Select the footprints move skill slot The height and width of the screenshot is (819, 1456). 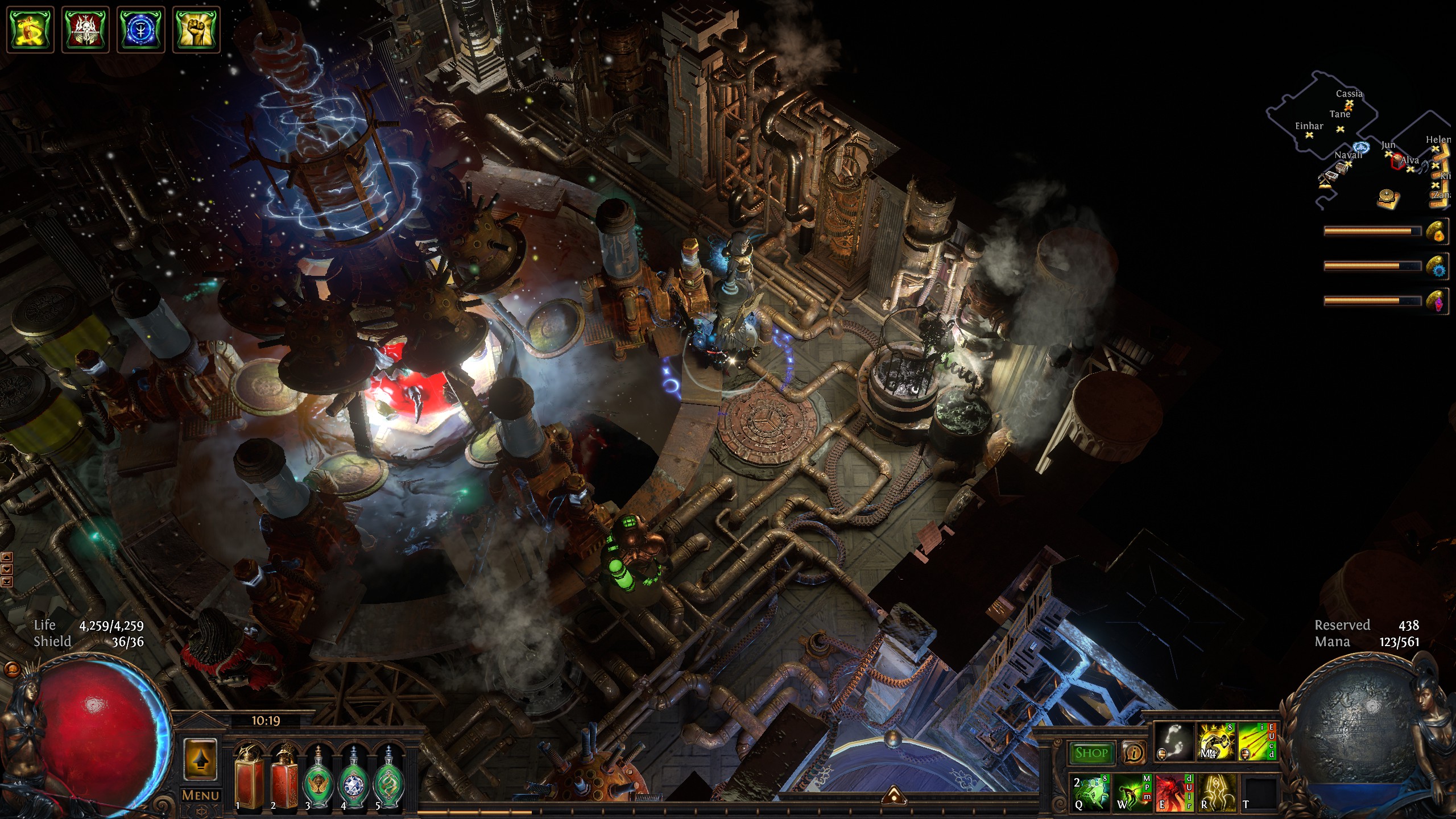1174,742
